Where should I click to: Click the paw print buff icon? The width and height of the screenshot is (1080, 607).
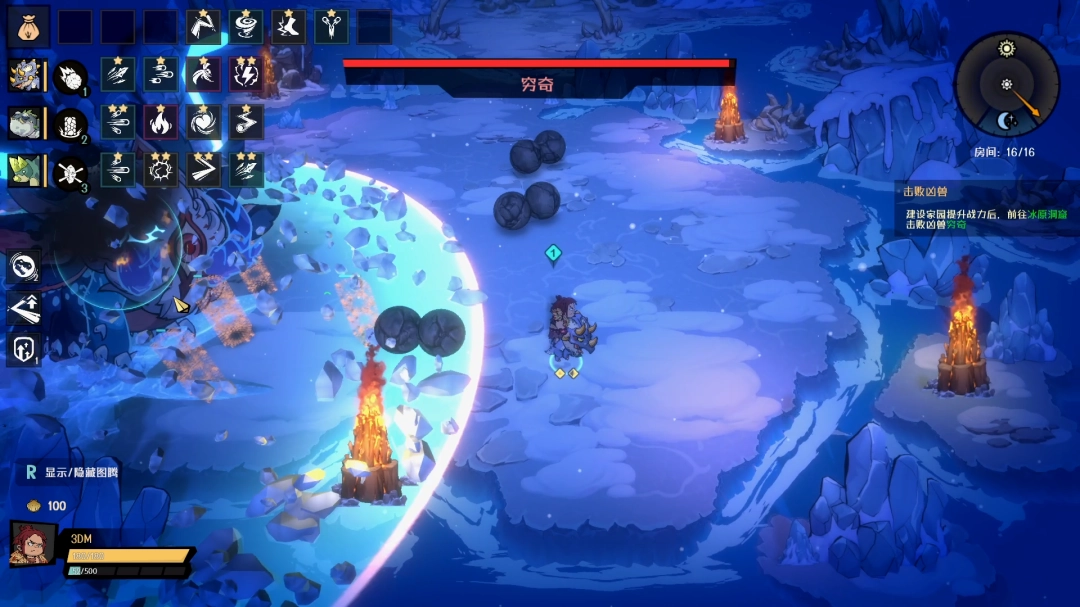point(24,266)
